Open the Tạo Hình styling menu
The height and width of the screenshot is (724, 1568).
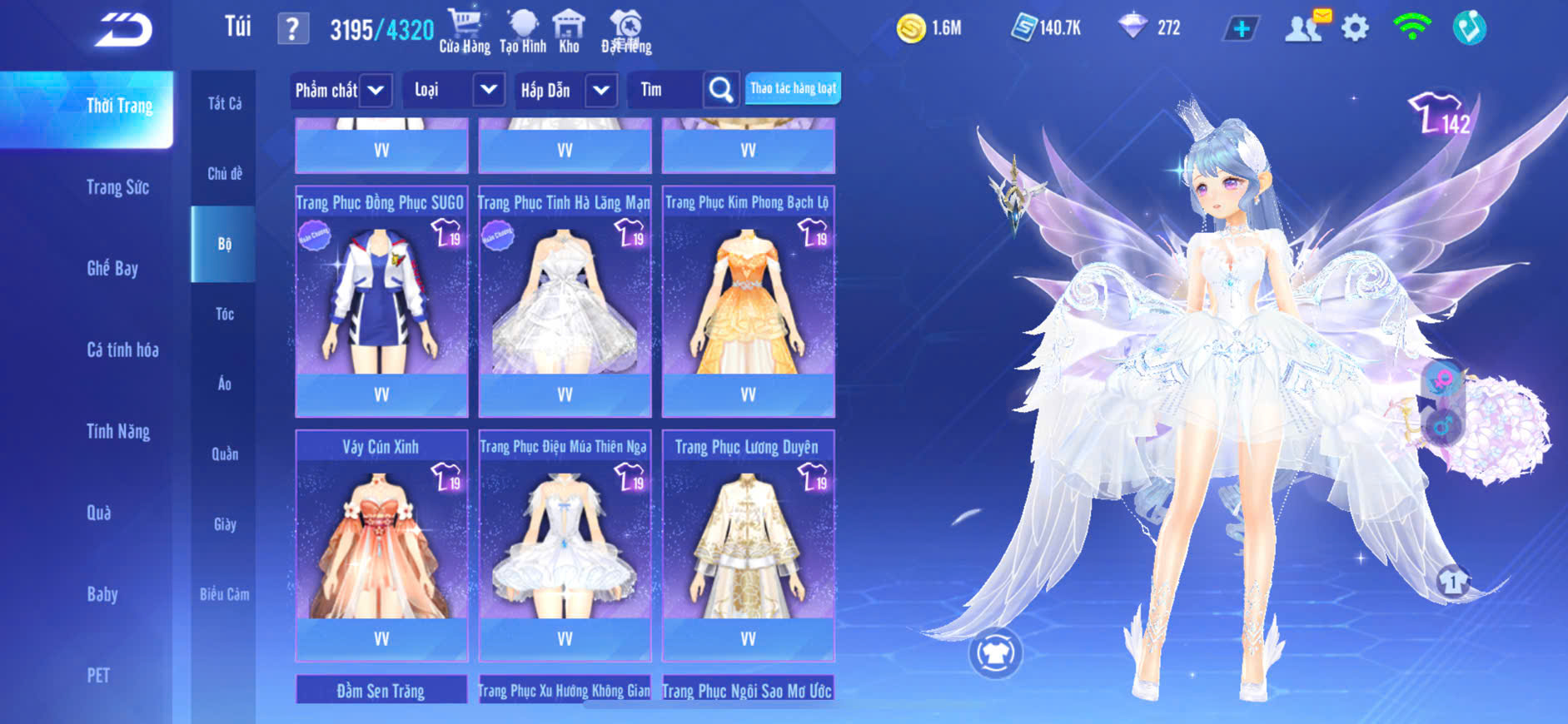pyautogui.click(x=523, y=31)
